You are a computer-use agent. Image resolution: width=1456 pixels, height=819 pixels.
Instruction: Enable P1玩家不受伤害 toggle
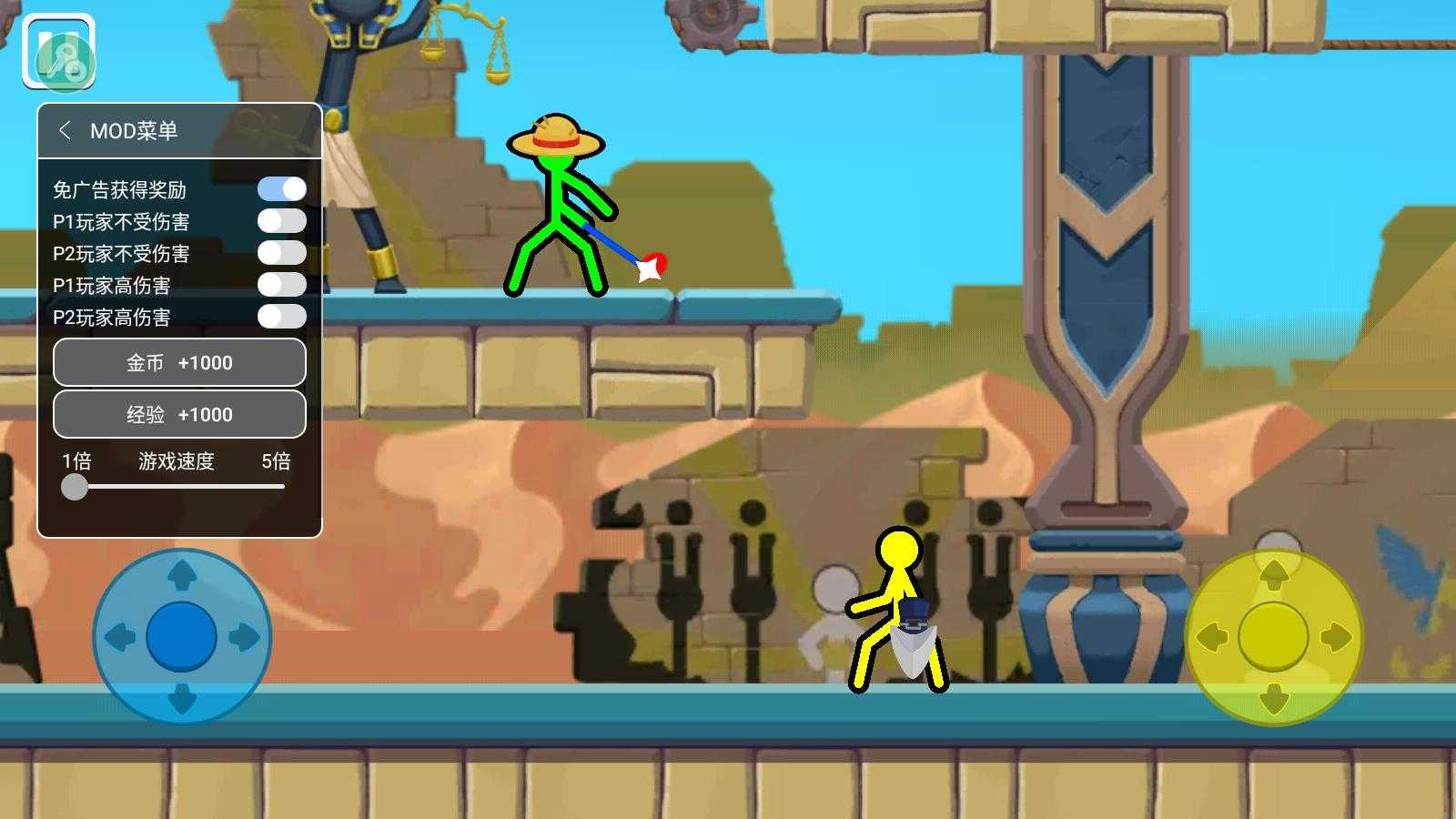point(281,221)
